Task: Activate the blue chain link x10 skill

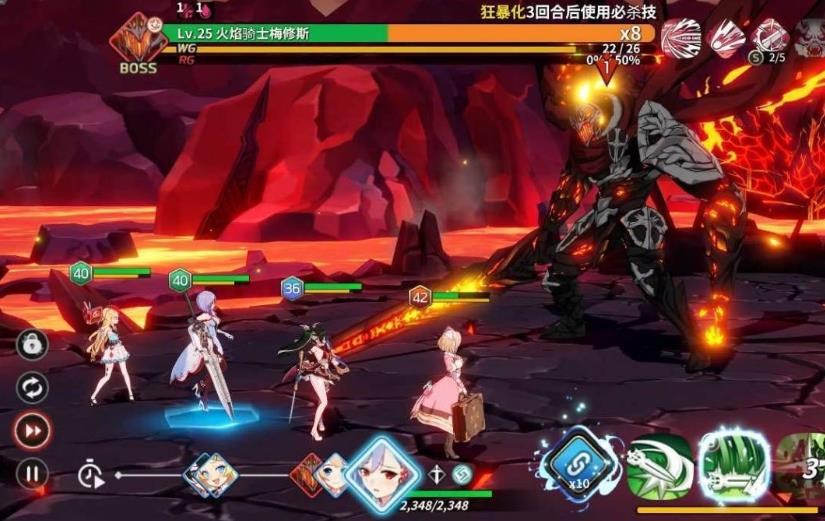Action: coord(577,466)
